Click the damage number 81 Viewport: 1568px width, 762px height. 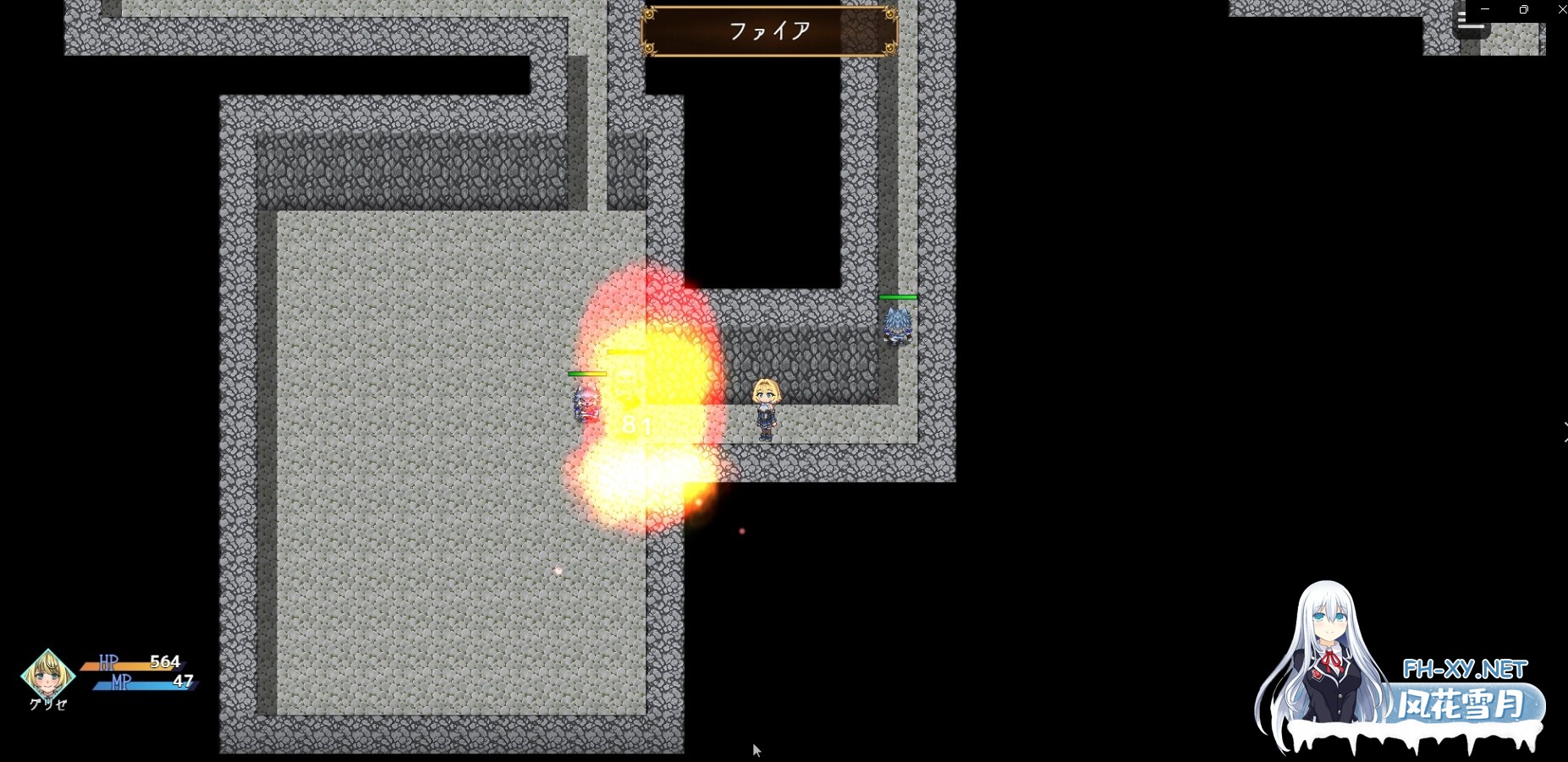point(635,425)
